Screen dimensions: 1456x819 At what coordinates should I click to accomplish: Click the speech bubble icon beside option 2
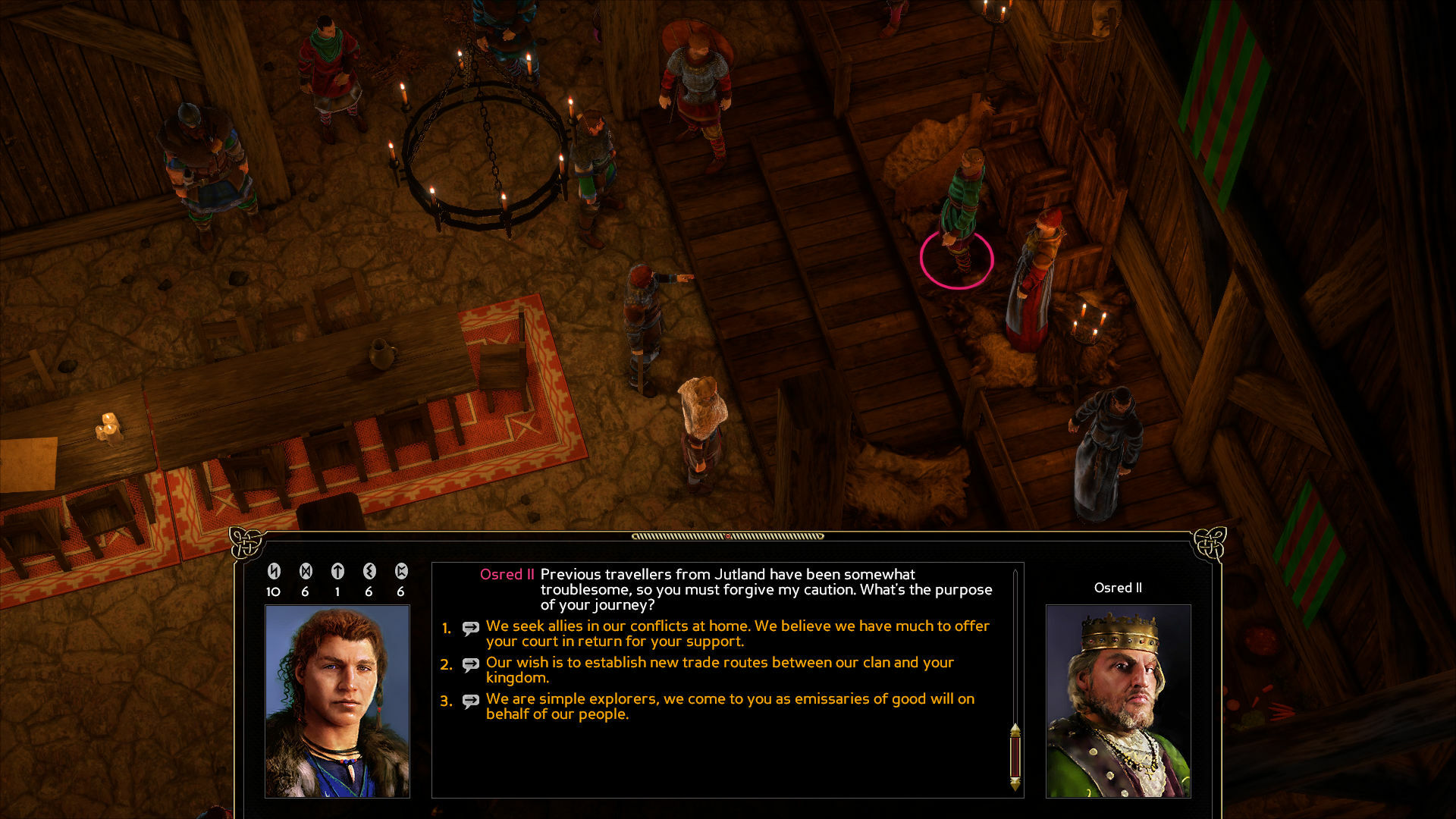[470, 664]
